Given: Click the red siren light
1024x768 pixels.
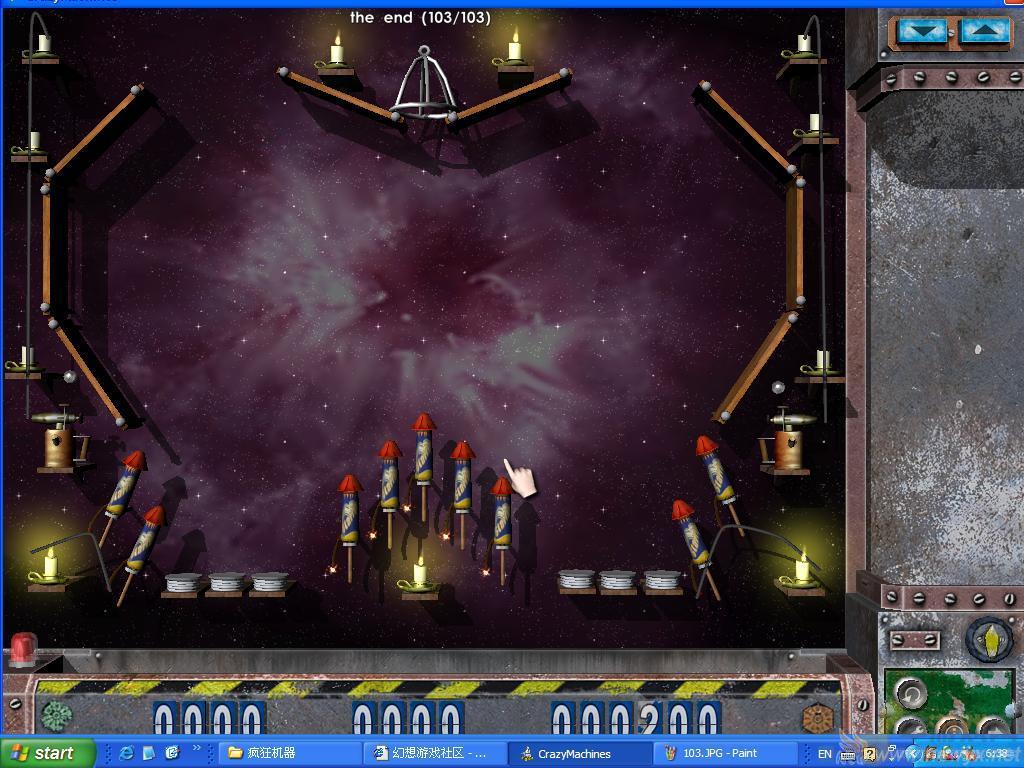Looking at the screenshot, I should tap(22, 649).
